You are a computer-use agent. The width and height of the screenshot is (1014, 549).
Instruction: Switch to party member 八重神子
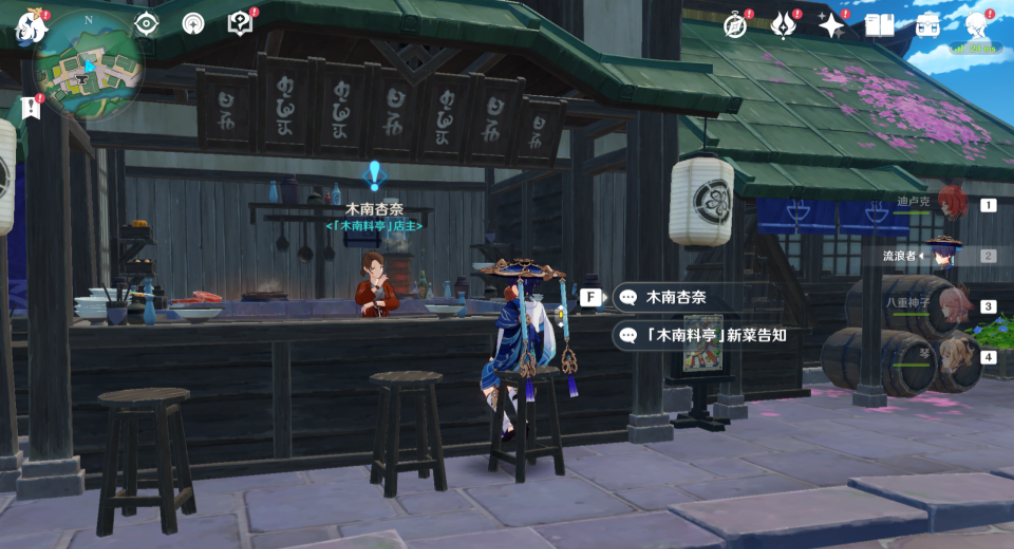[946, 305]
